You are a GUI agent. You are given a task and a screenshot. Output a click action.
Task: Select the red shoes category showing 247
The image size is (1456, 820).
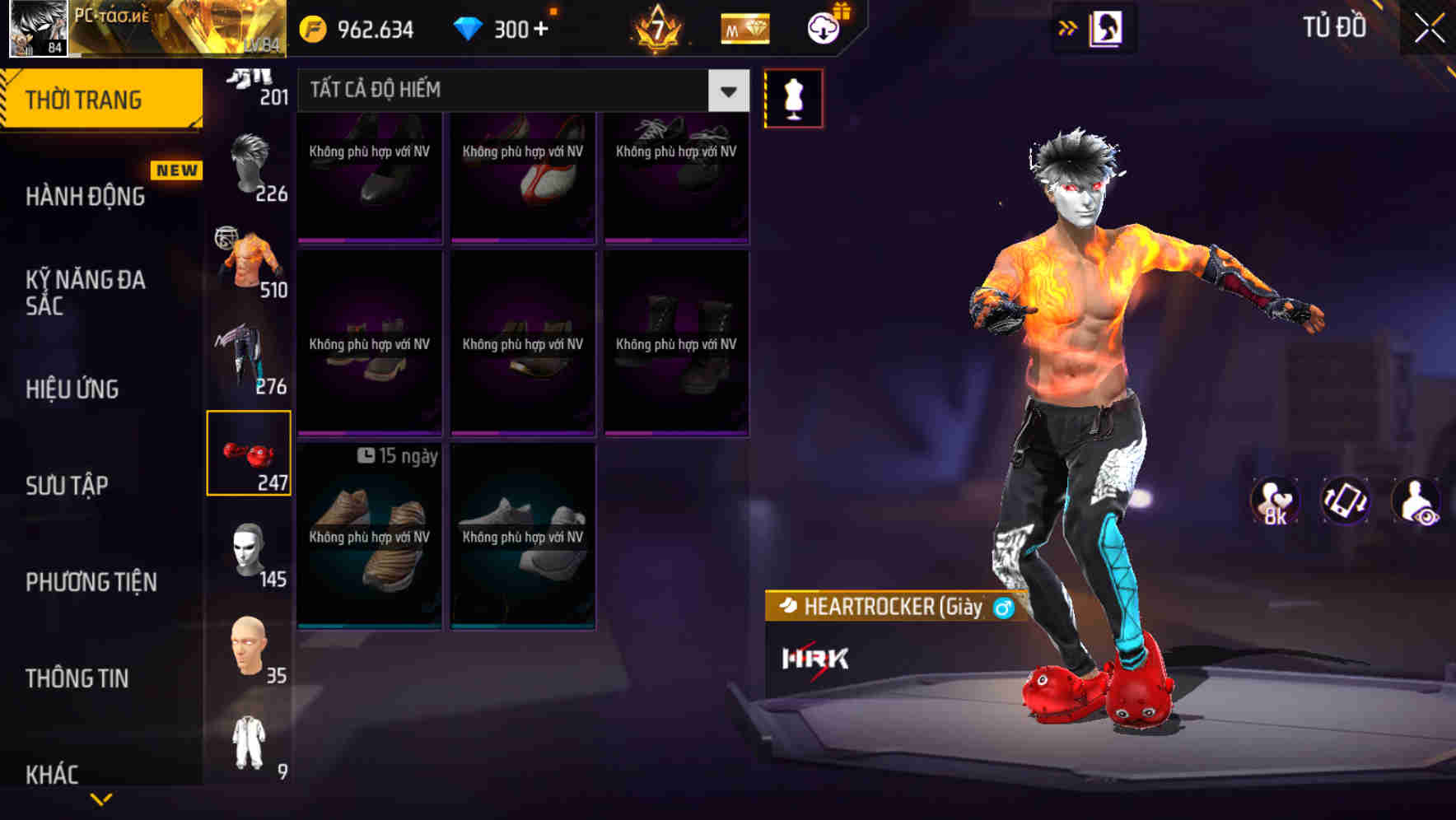tap(250, 453)
